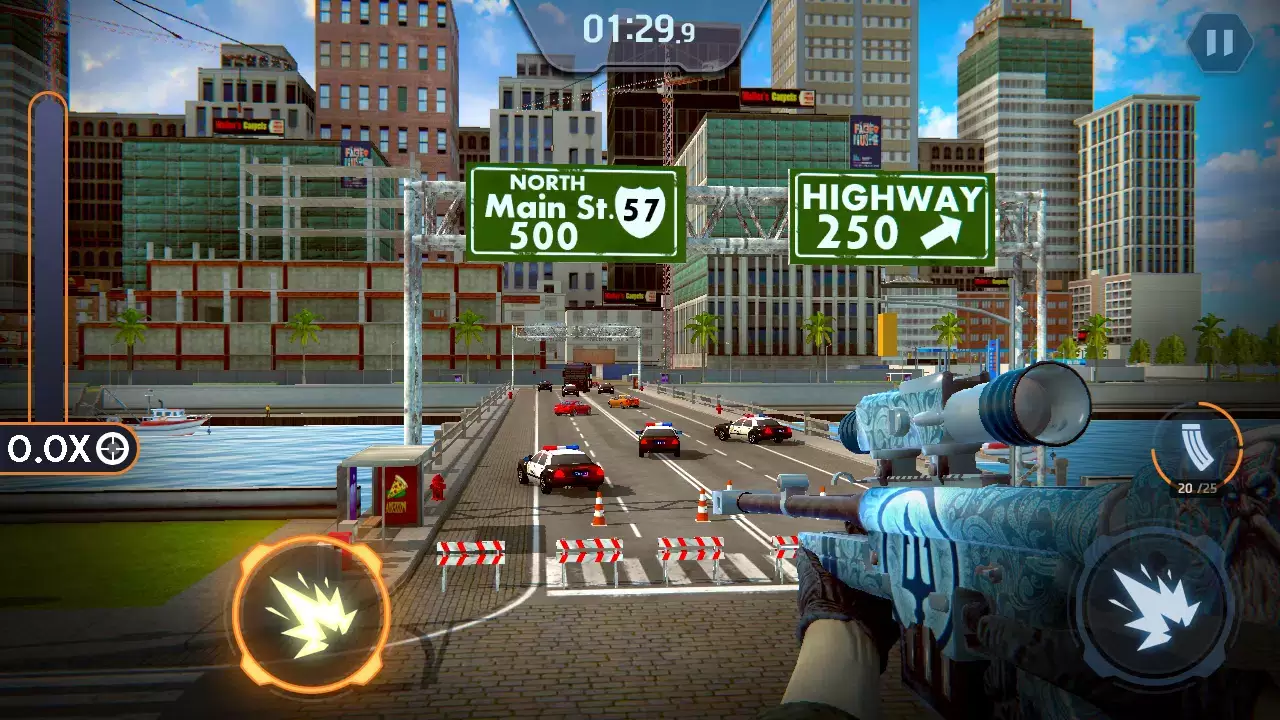Viewport: 1280px width, 720px height.
Task: Tap the pizza stand kiosk on the left
Action: (x=396, y=485)
